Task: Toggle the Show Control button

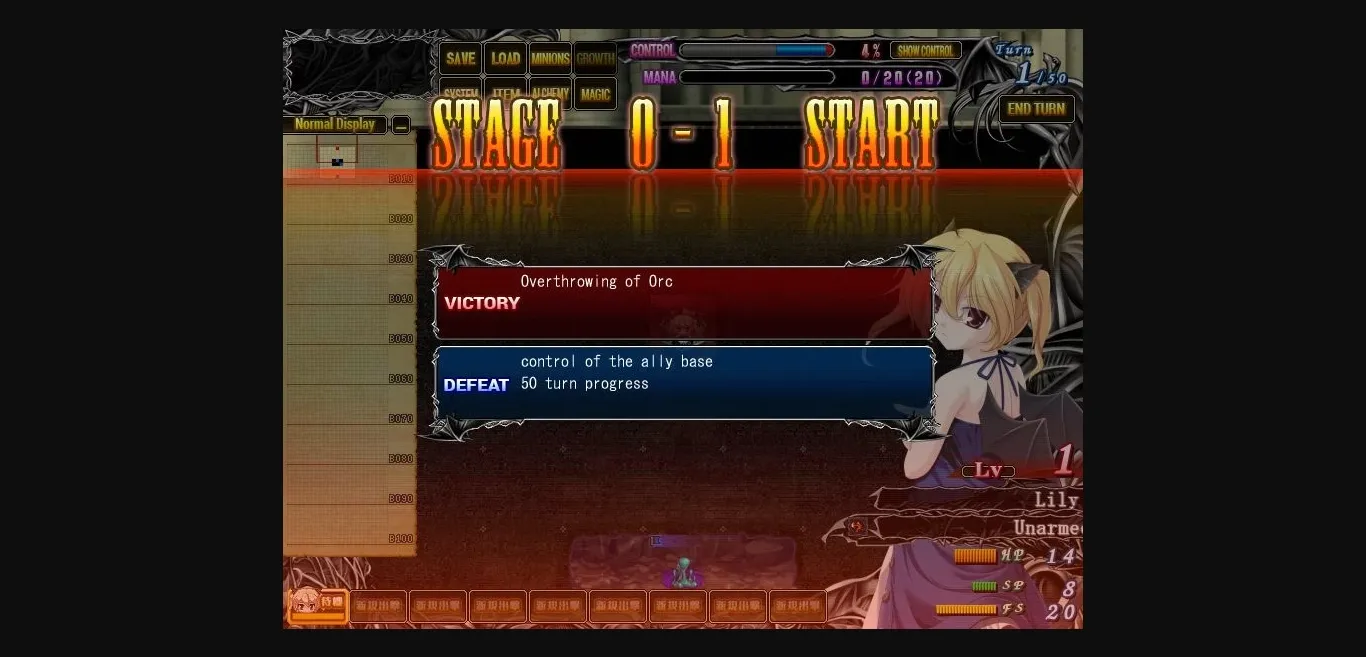Action: [x=925, y=51]
